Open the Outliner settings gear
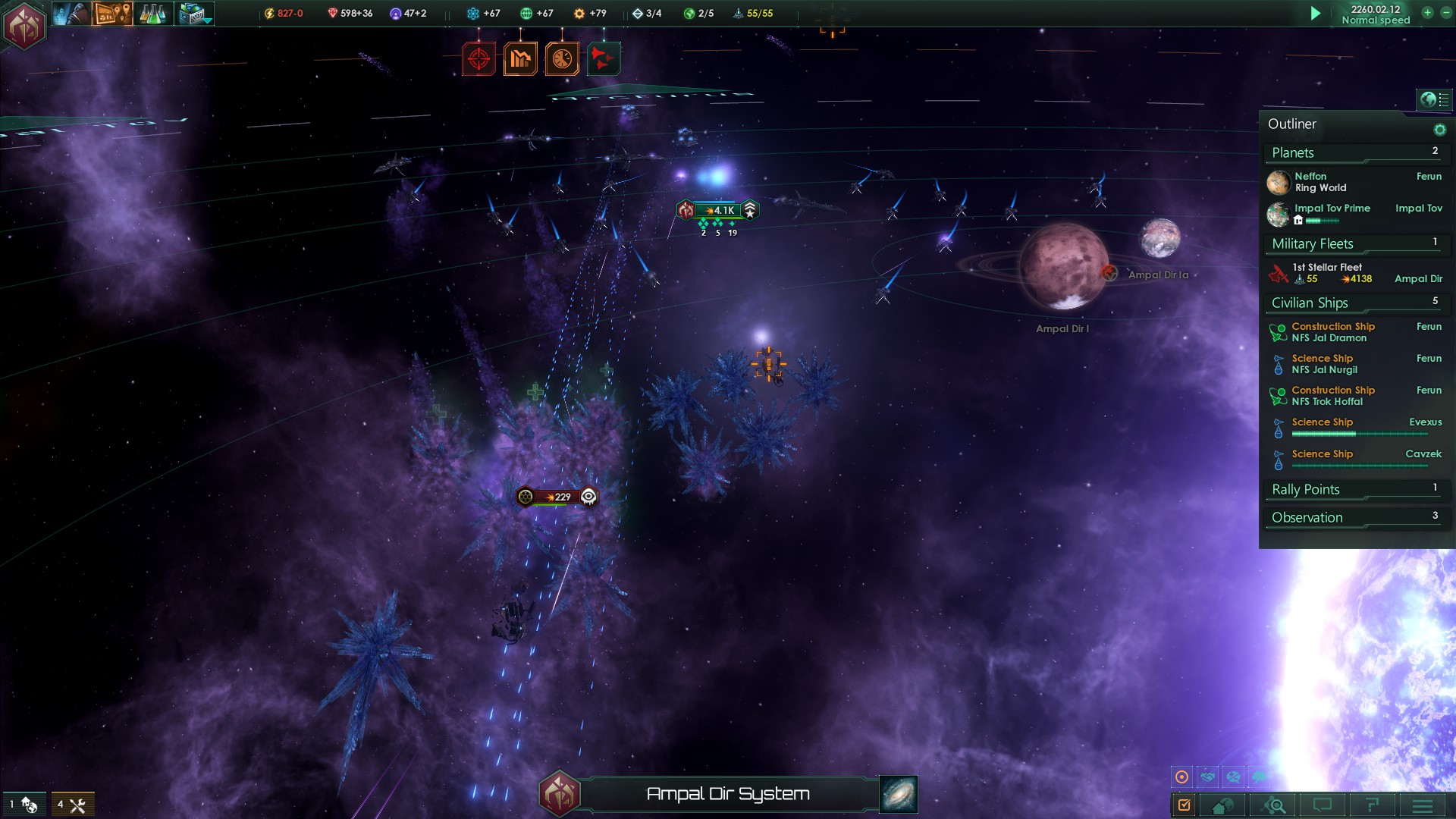Screen dimensions: 1456x819 click(x=1439, y=130)
